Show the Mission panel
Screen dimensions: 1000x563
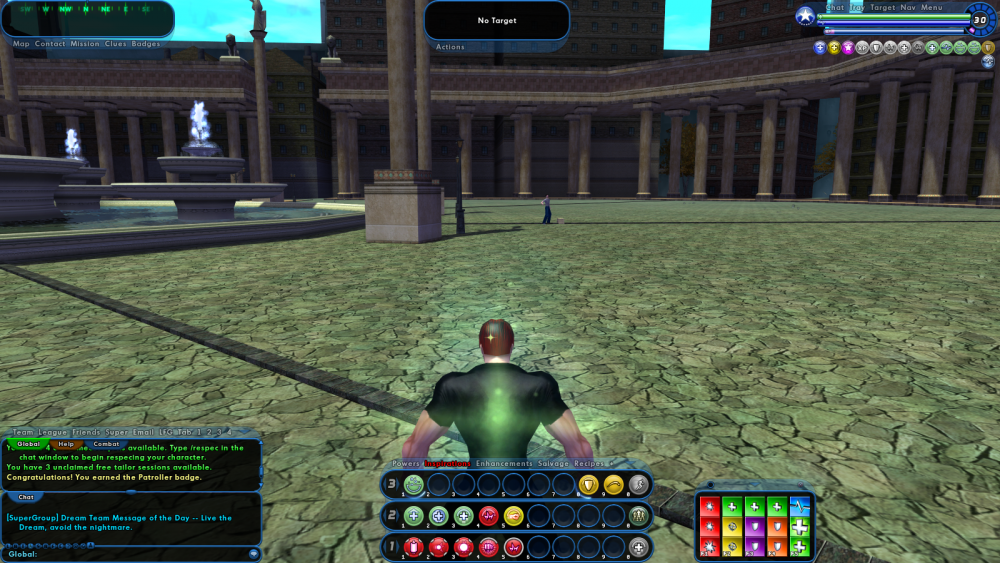coord(85,44)
